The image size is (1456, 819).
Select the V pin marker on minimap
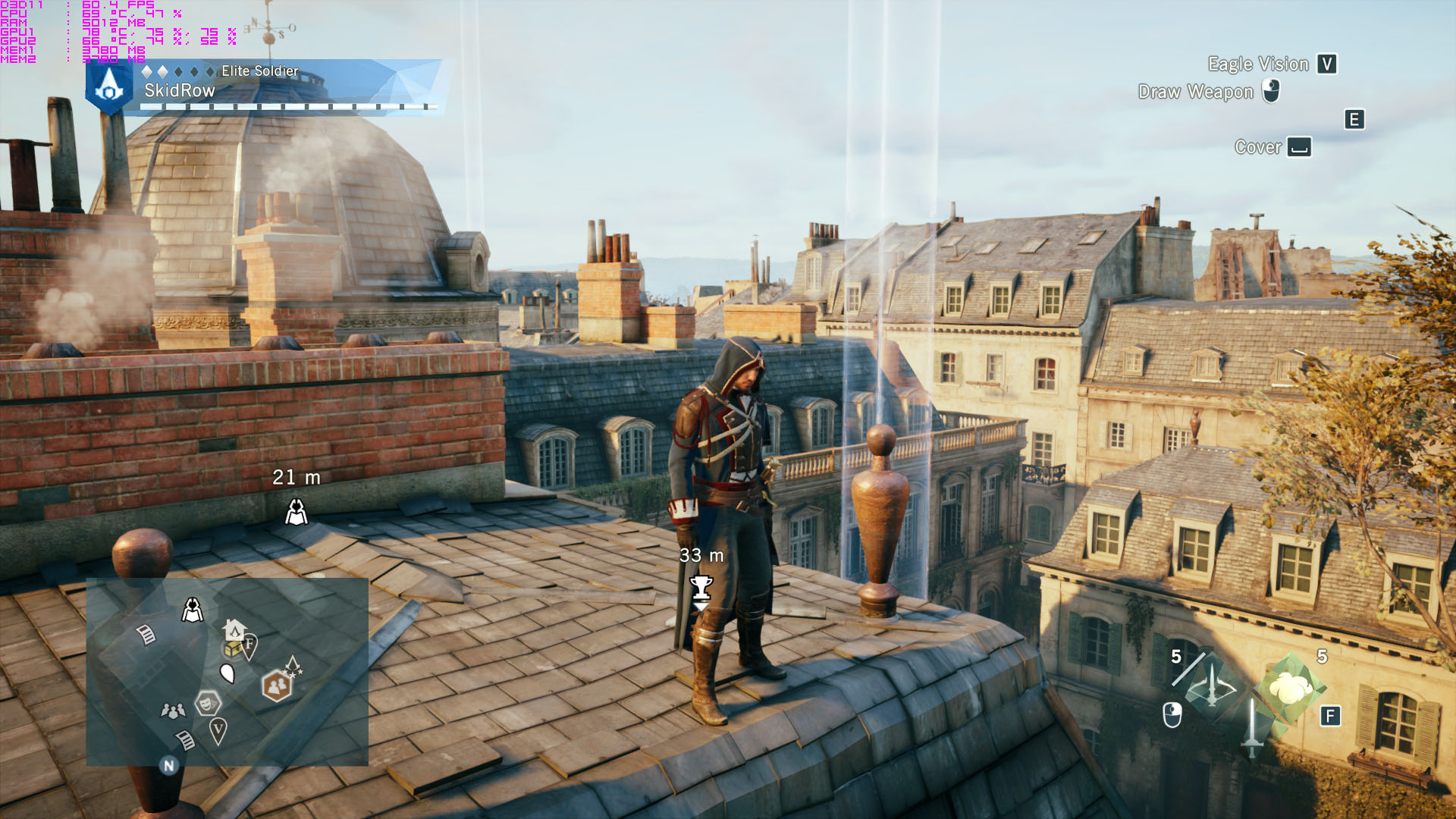218,731
